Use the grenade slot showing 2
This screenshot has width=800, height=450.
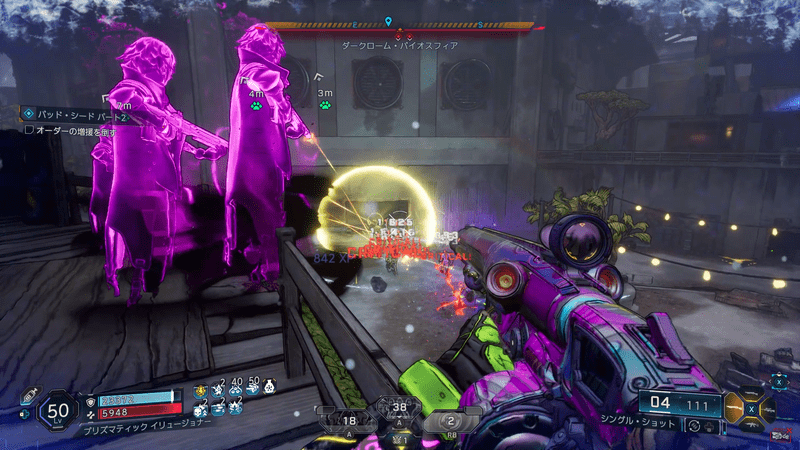pyautogui.click(x=450, y=420)
